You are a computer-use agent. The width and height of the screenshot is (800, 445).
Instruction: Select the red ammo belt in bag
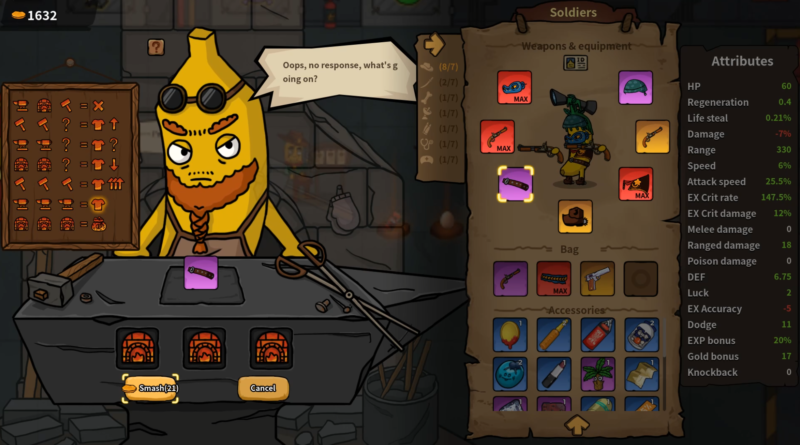point(554,278)
